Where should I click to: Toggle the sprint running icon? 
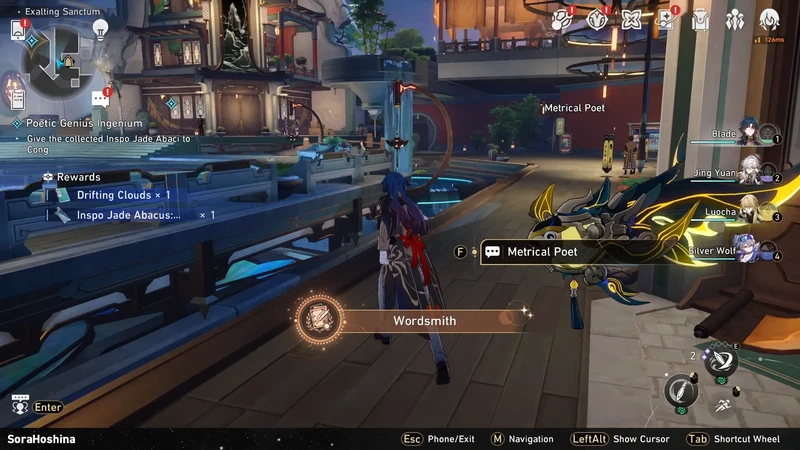(x=720, y=405)
